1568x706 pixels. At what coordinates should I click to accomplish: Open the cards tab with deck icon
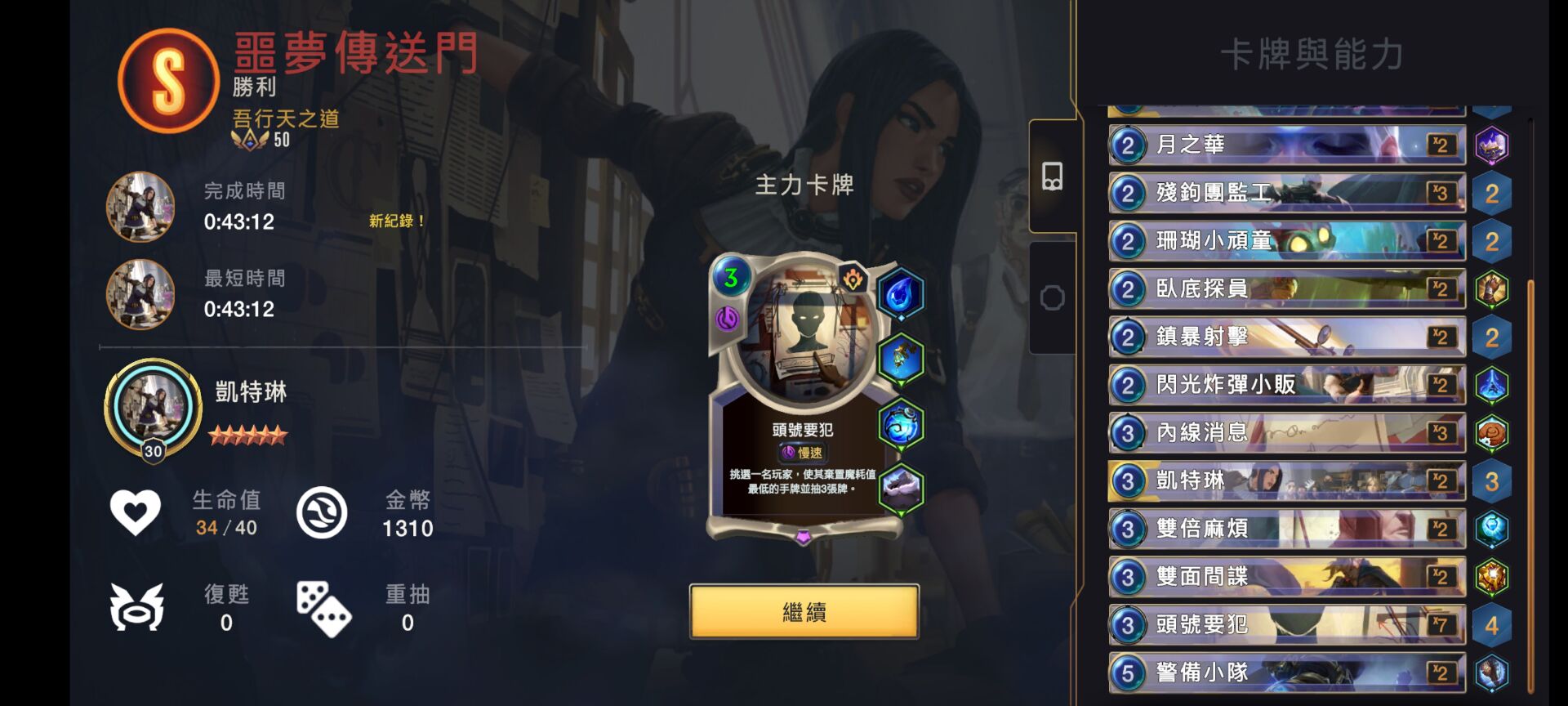click(x=1052, y=176)
